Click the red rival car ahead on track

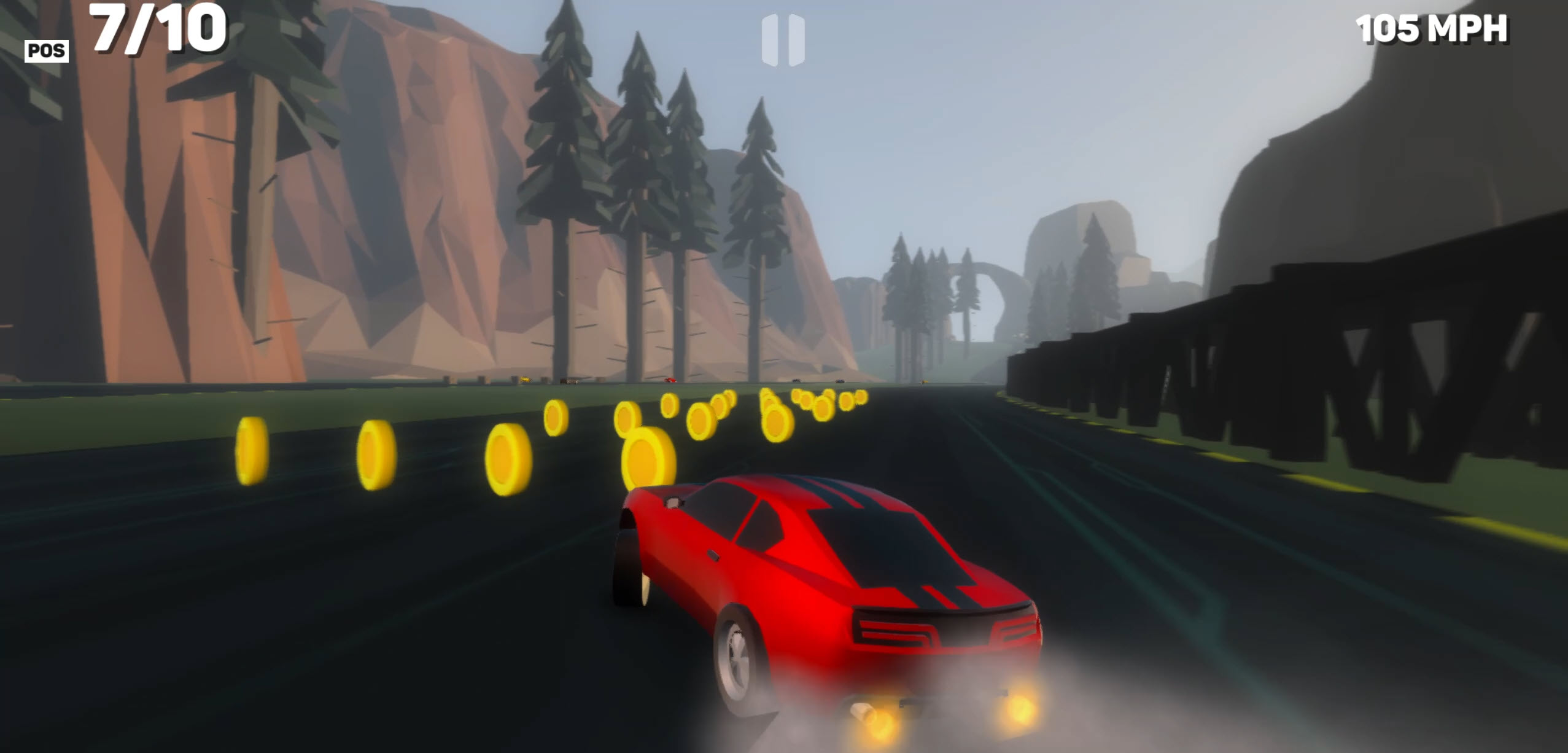670,380
